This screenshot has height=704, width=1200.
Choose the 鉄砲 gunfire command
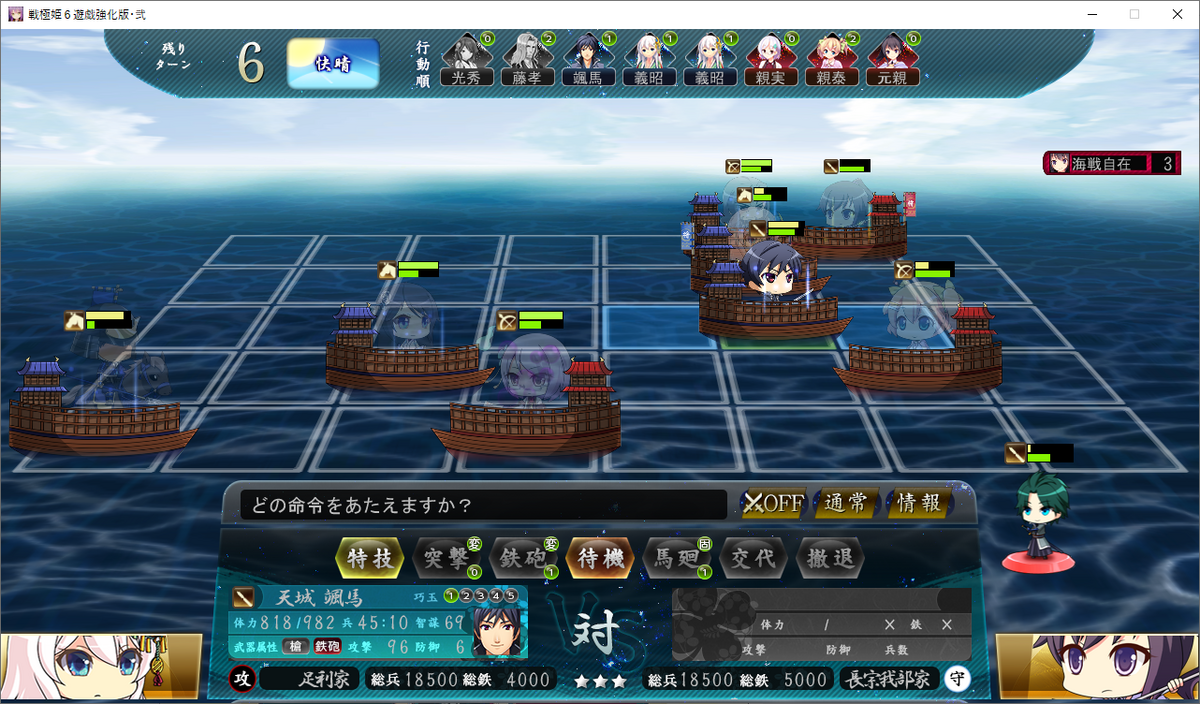coord(522,557)
